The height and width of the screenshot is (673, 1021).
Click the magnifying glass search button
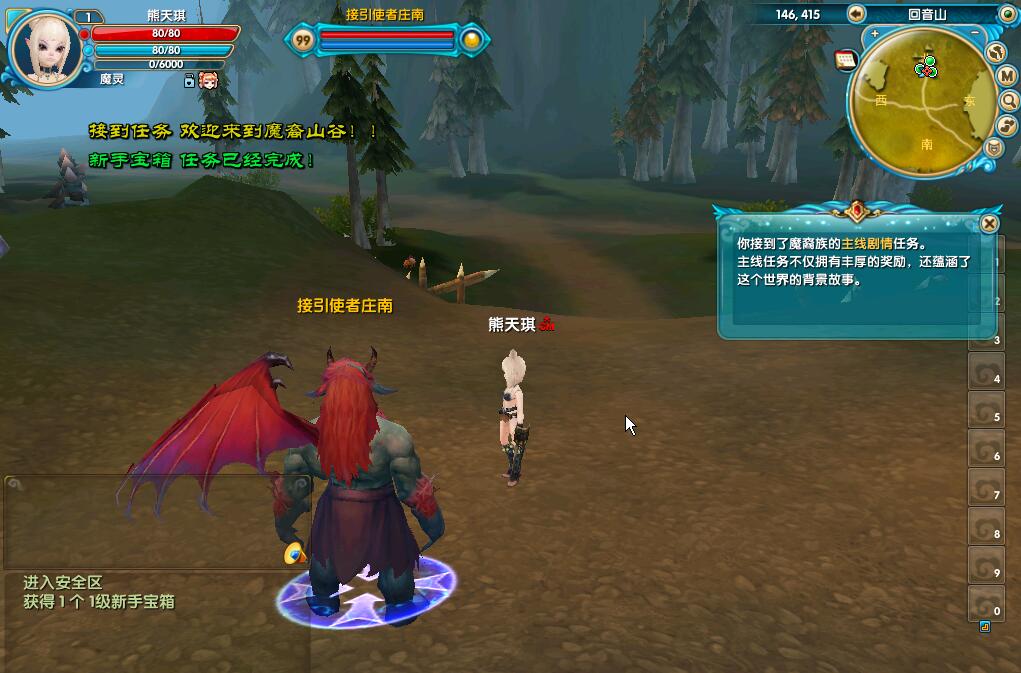coord(1008,101)
